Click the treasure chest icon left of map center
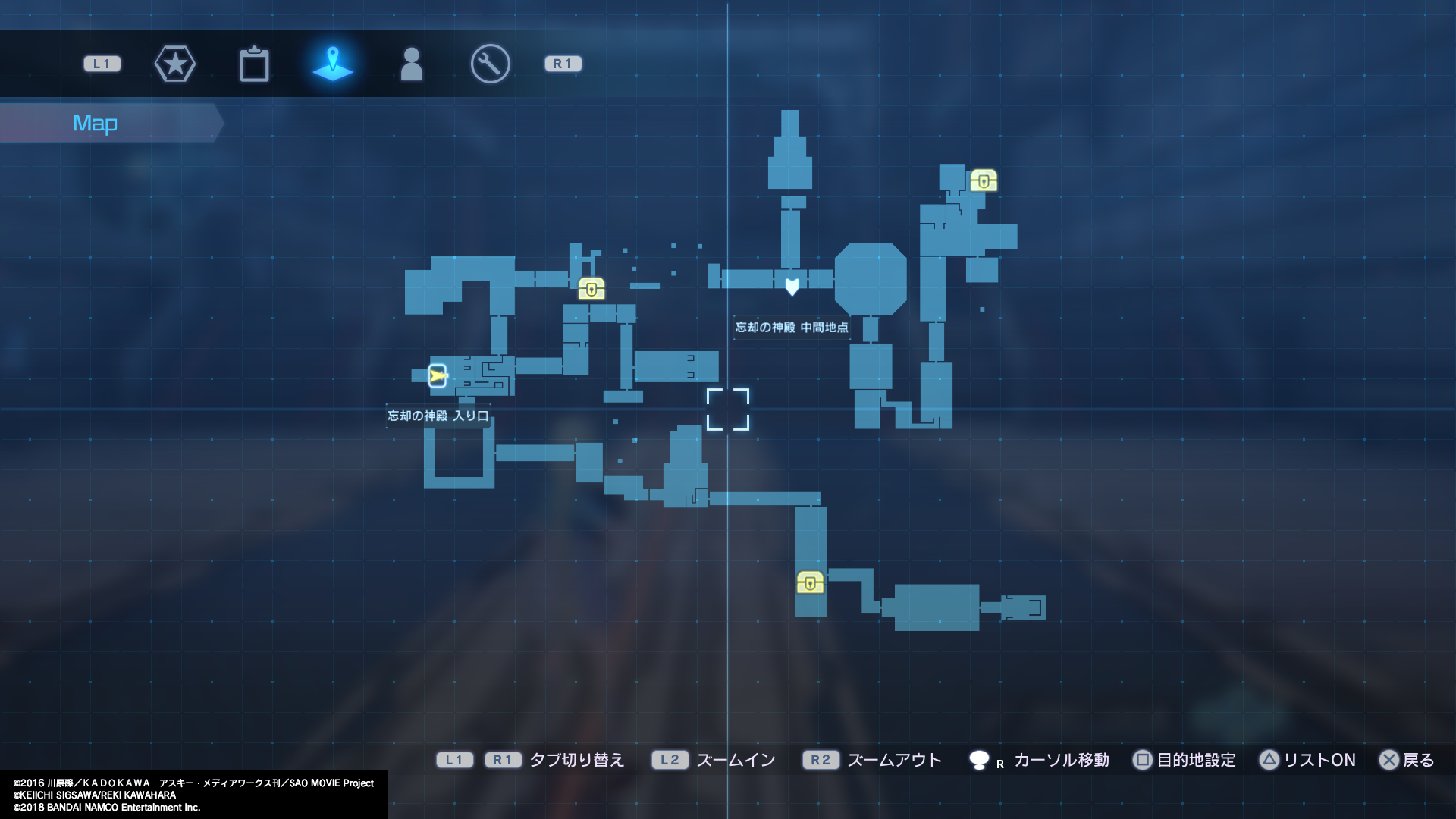The width and height of the screenshot is (1456, 819). coord(591,288)
